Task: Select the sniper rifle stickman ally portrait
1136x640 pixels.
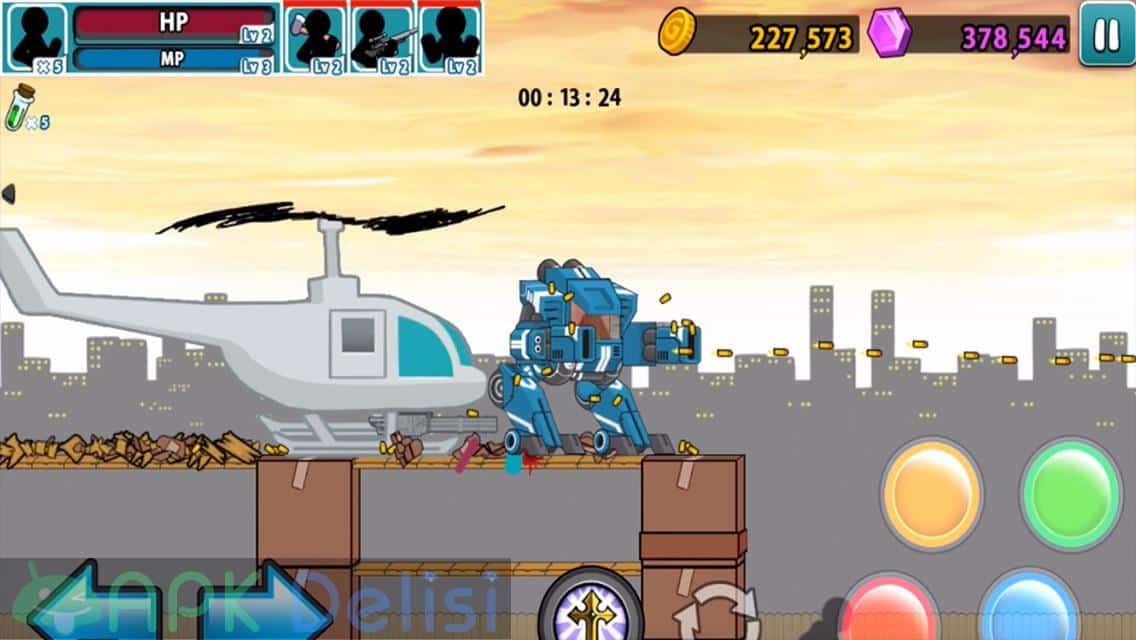Action: pyautogui.click(x=383, y=38)
